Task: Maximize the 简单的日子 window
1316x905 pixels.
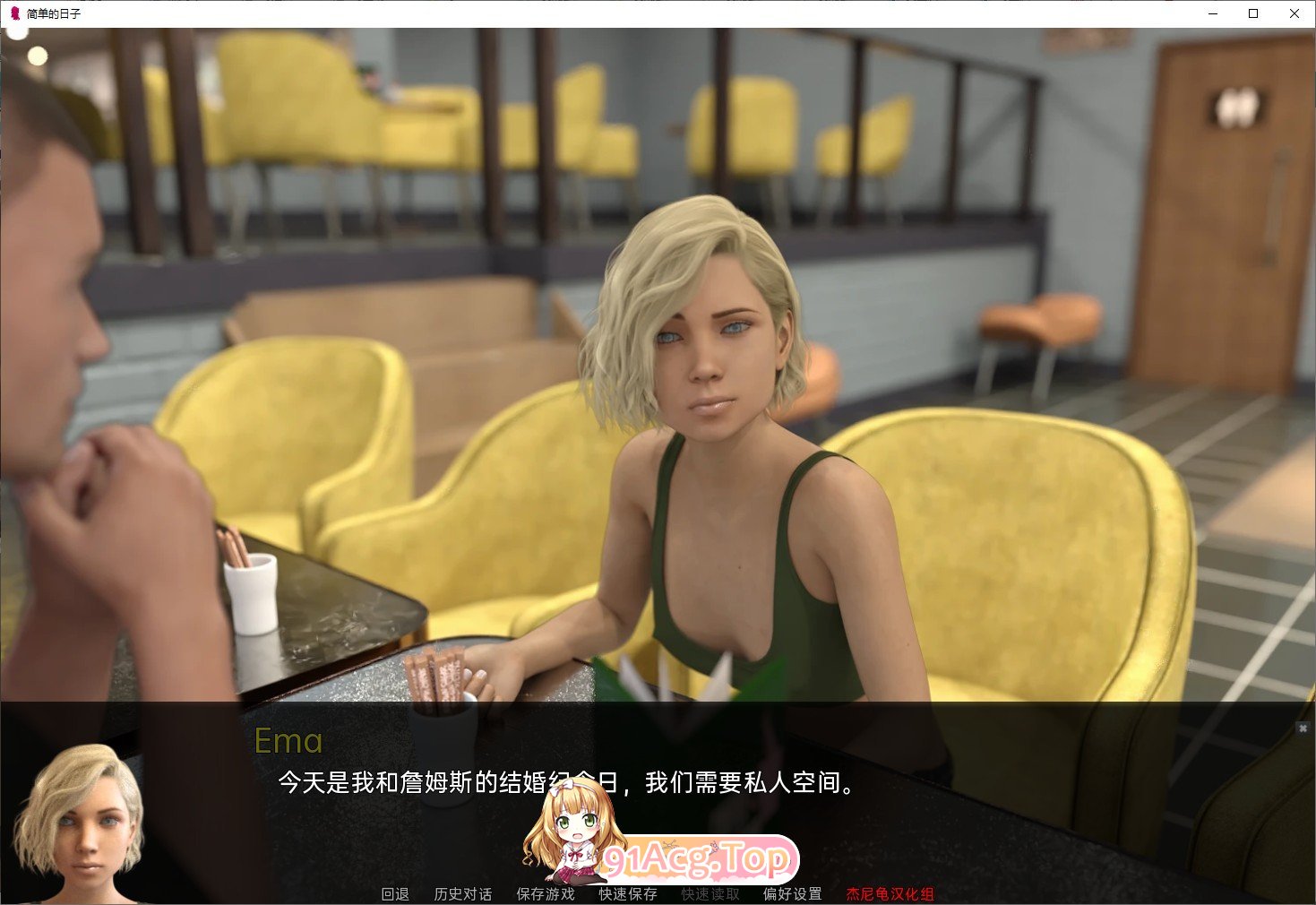Action: click(x=1251, y=13)
